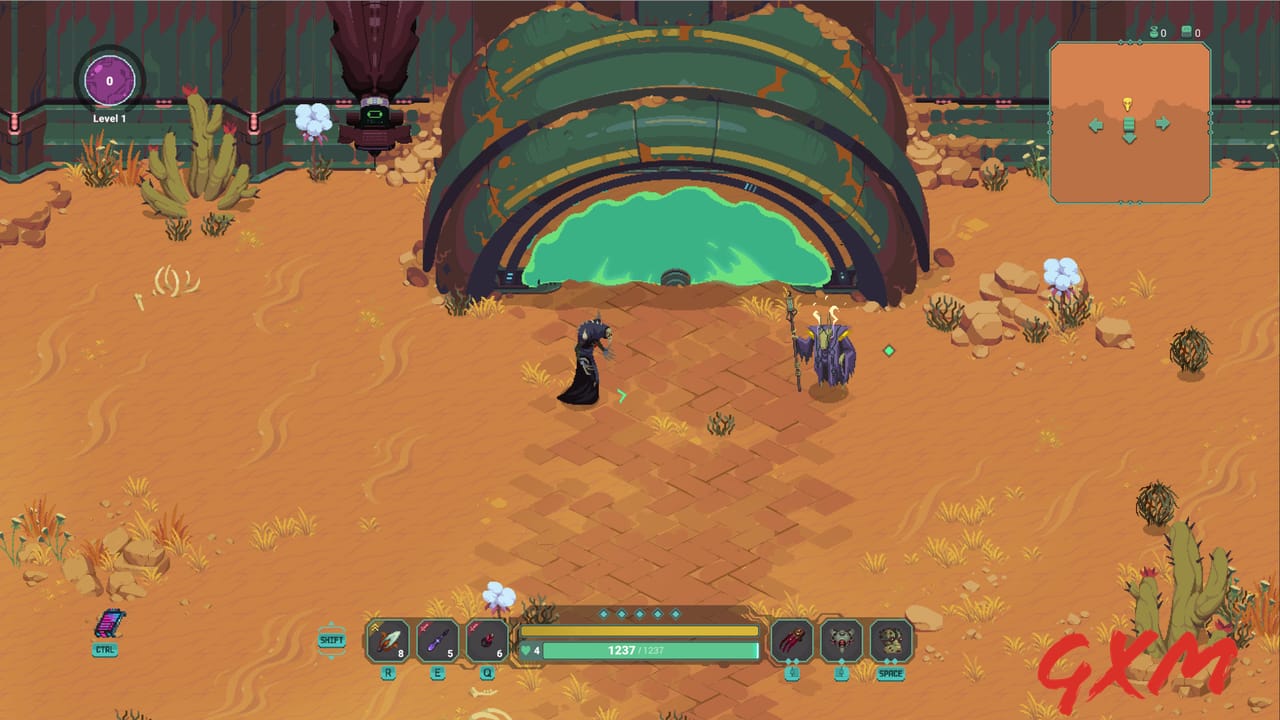Click the Level 1 experience orb
1280x720 pixels.
pos(108,82)
